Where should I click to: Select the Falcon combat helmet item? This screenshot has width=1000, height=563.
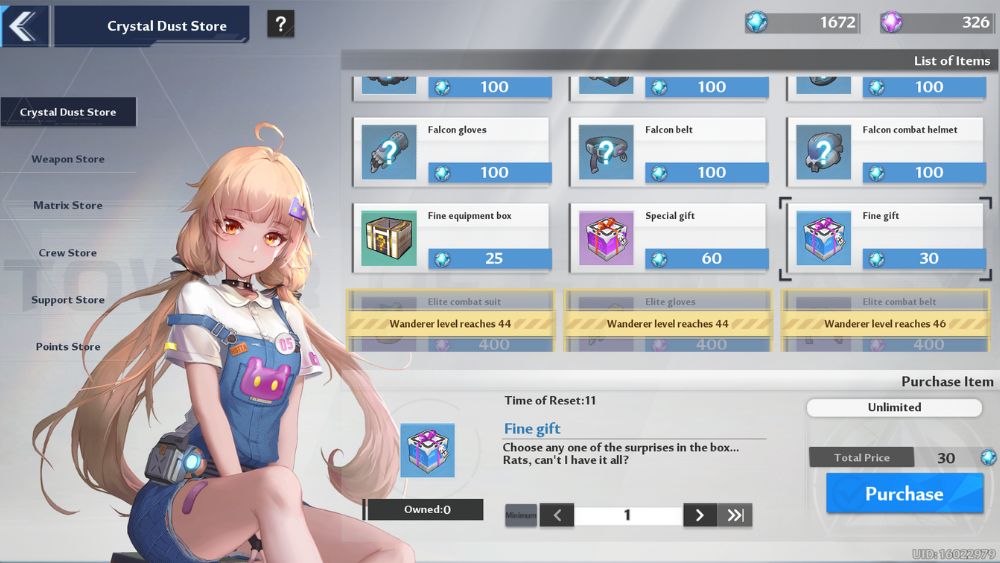click(x=886, y=152)
